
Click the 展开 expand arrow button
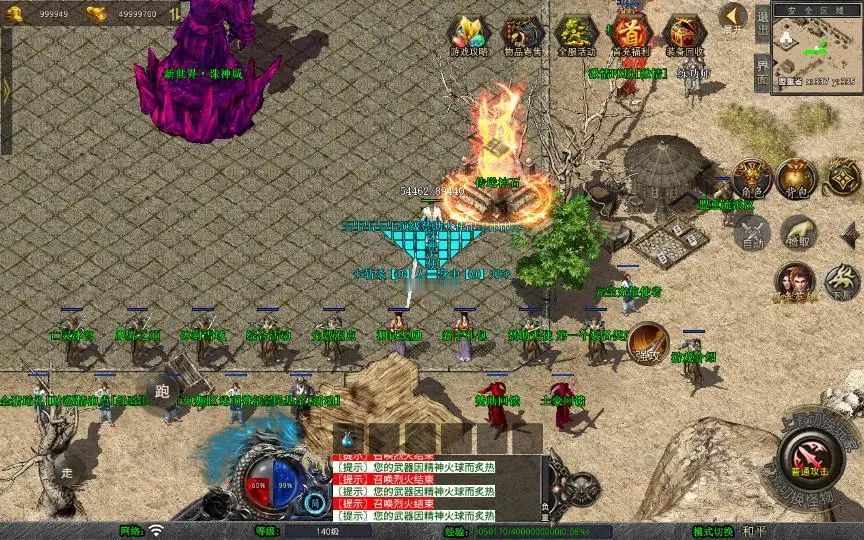tap(733, 17)
